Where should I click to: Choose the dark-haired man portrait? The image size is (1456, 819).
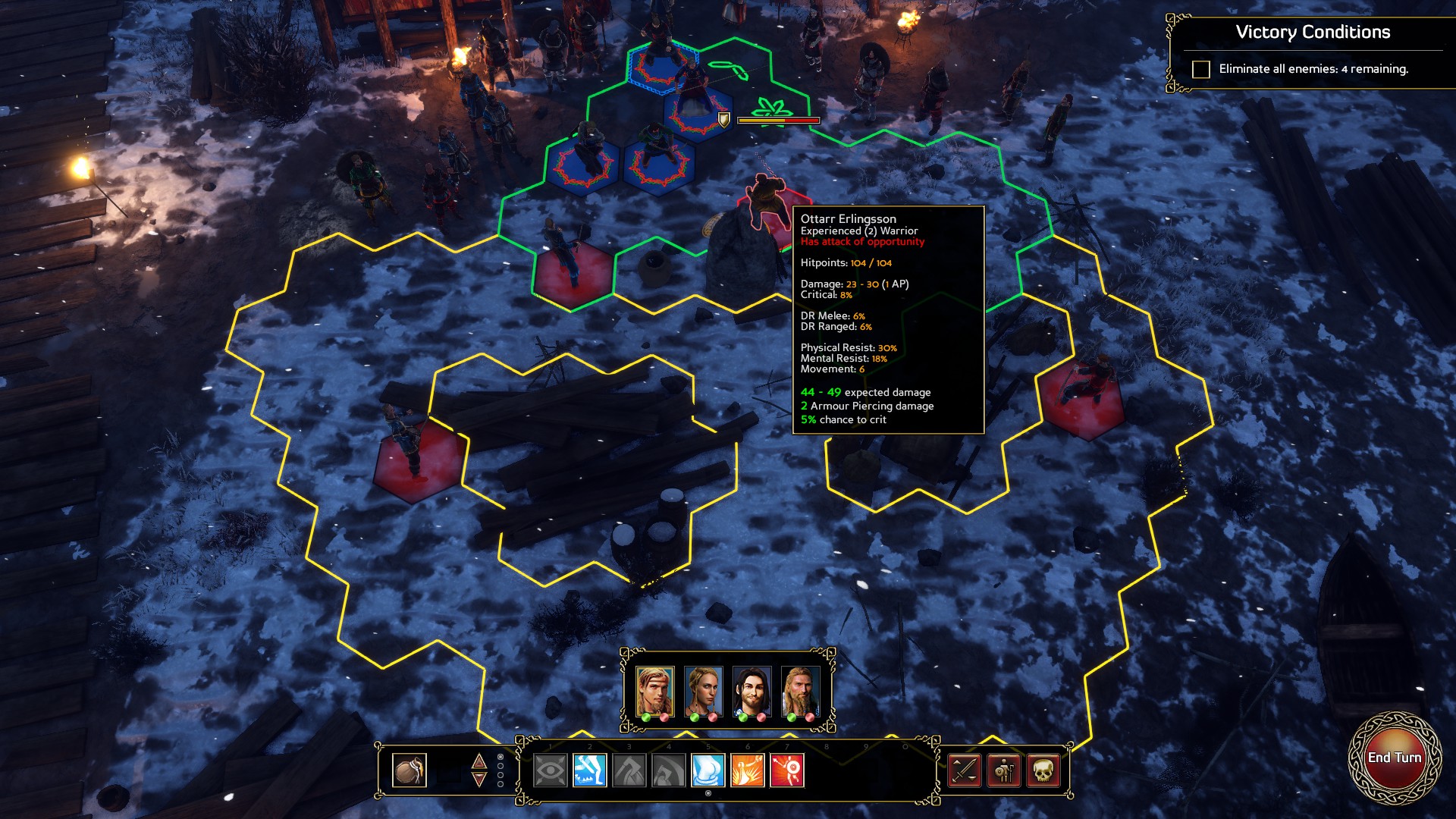752,691
